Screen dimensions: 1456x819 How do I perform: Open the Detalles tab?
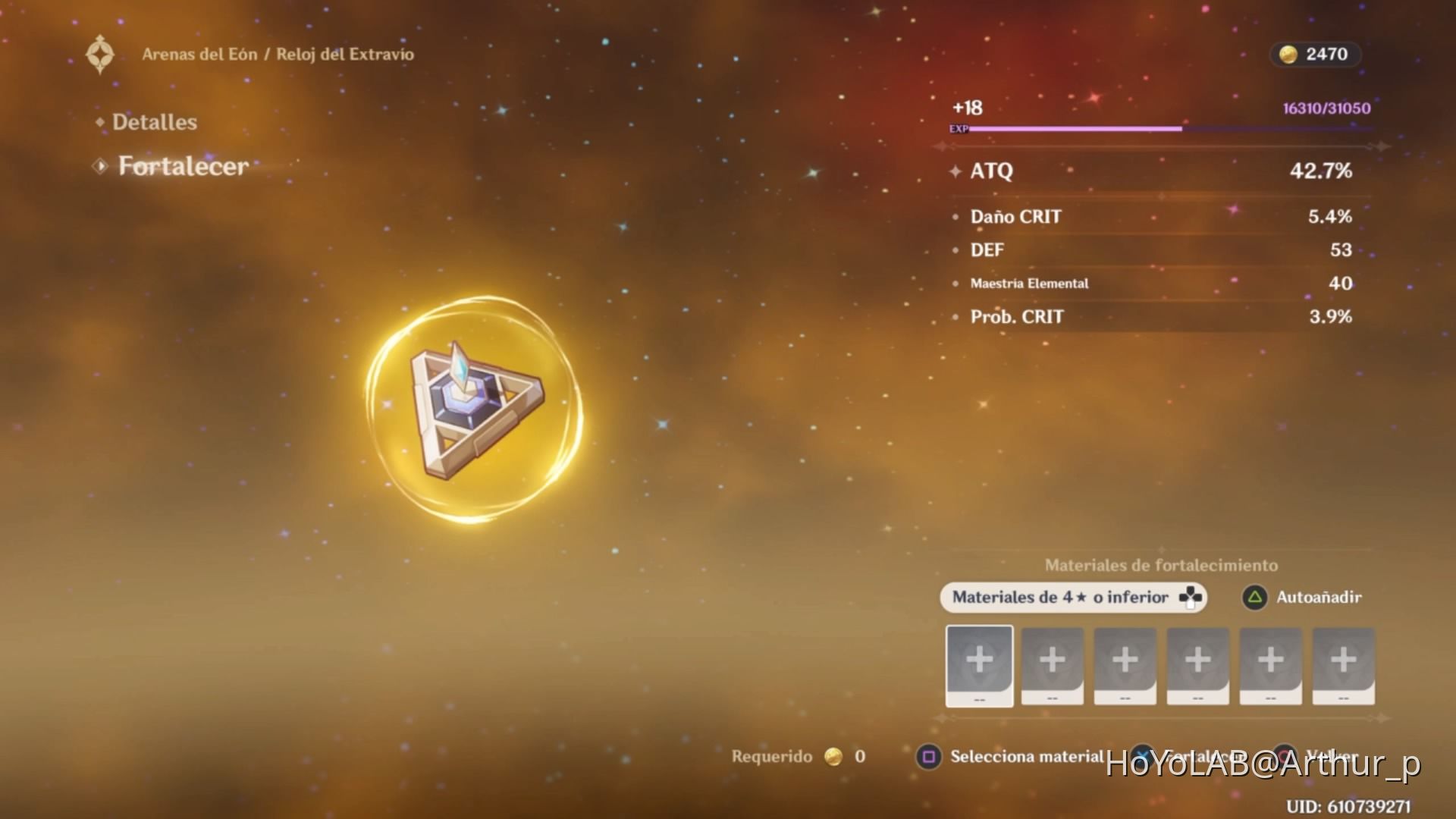154,122
